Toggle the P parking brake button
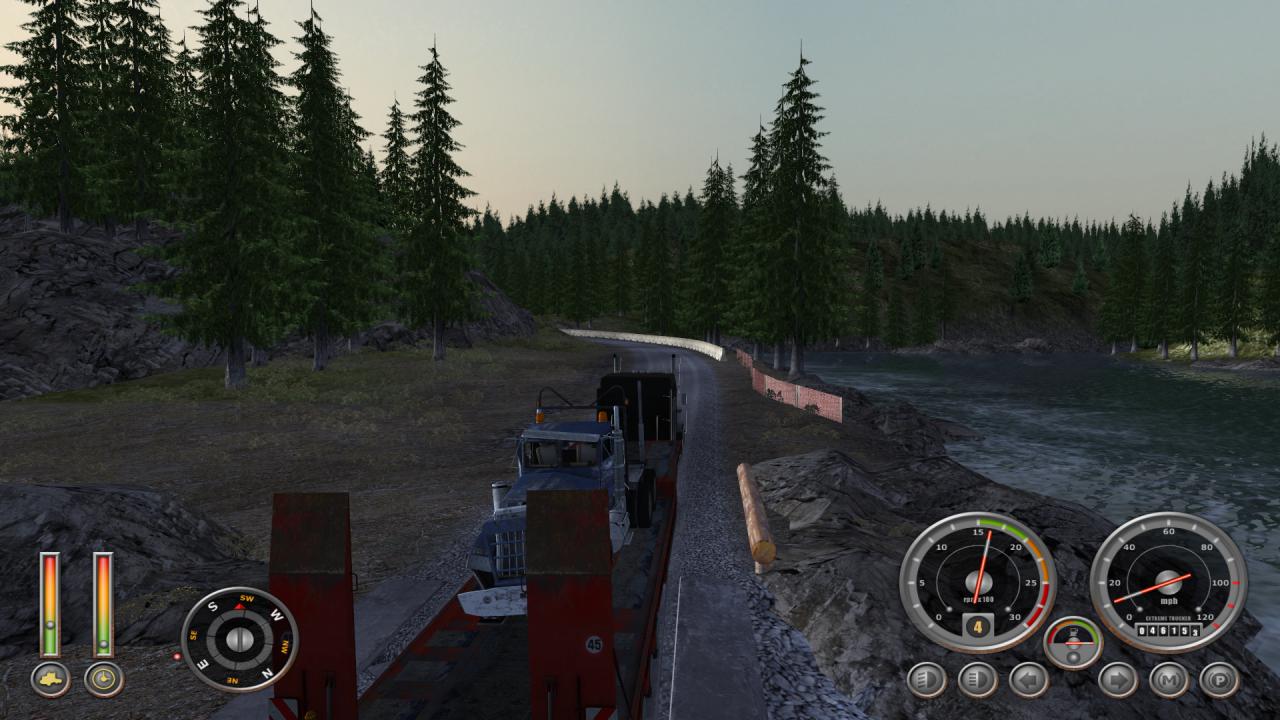The image size is (1280, 720). 1219,680
